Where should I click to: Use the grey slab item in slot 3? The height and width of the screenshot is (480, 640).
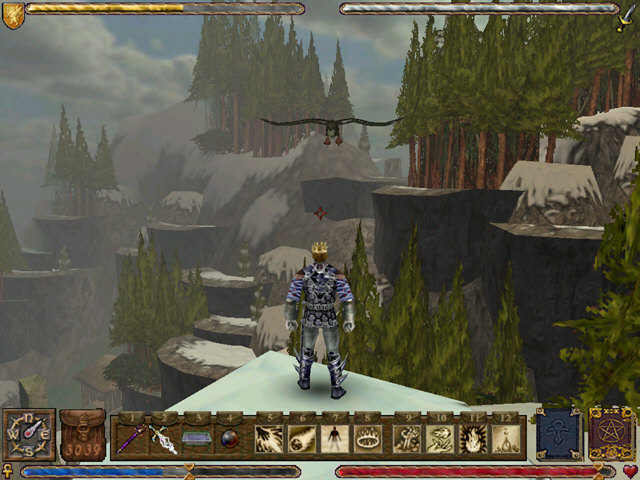[198, 438]
